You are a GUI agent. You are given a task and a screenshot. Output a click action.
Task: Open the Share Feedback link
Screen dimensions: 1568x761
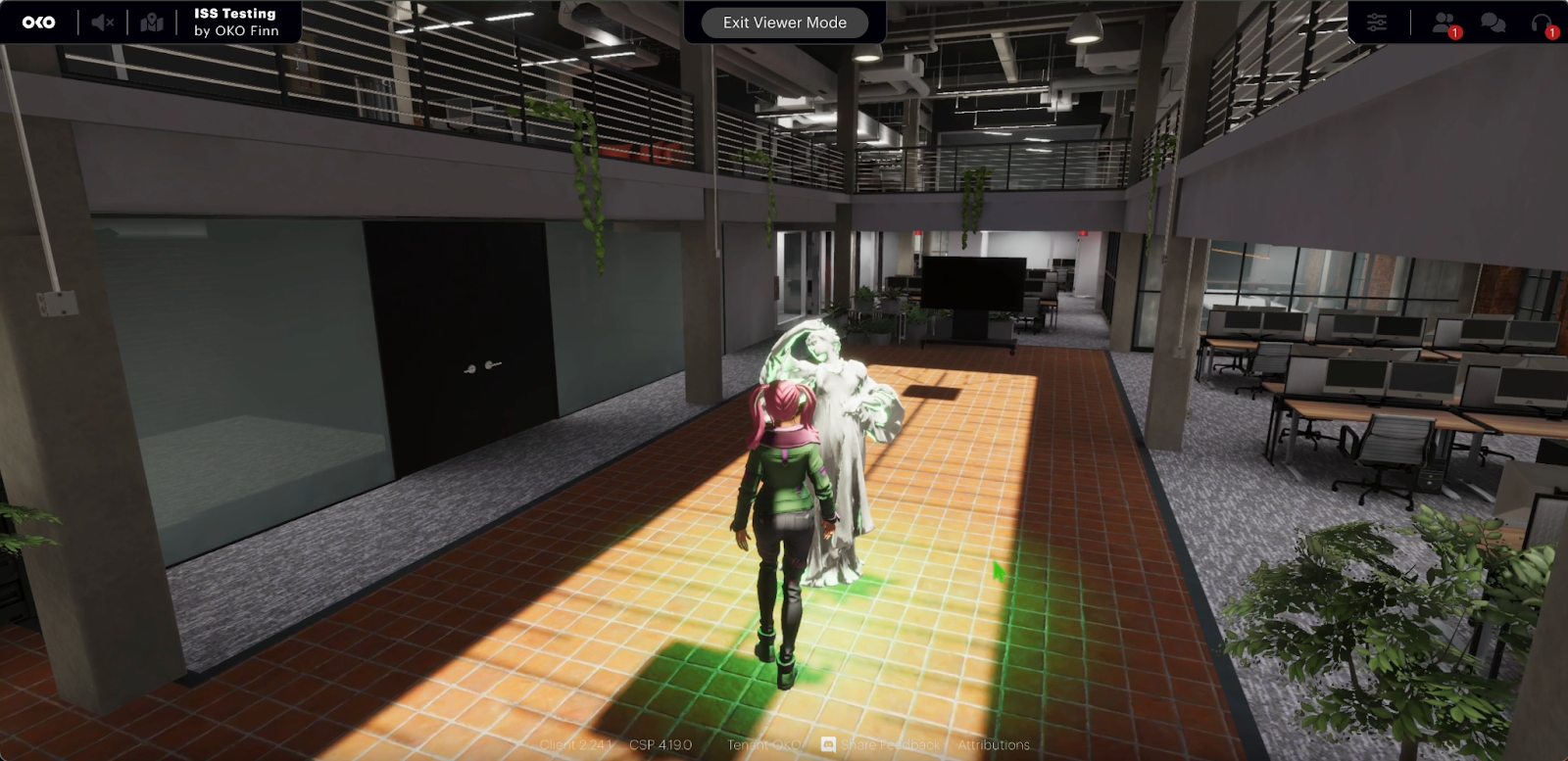(889, 745)
